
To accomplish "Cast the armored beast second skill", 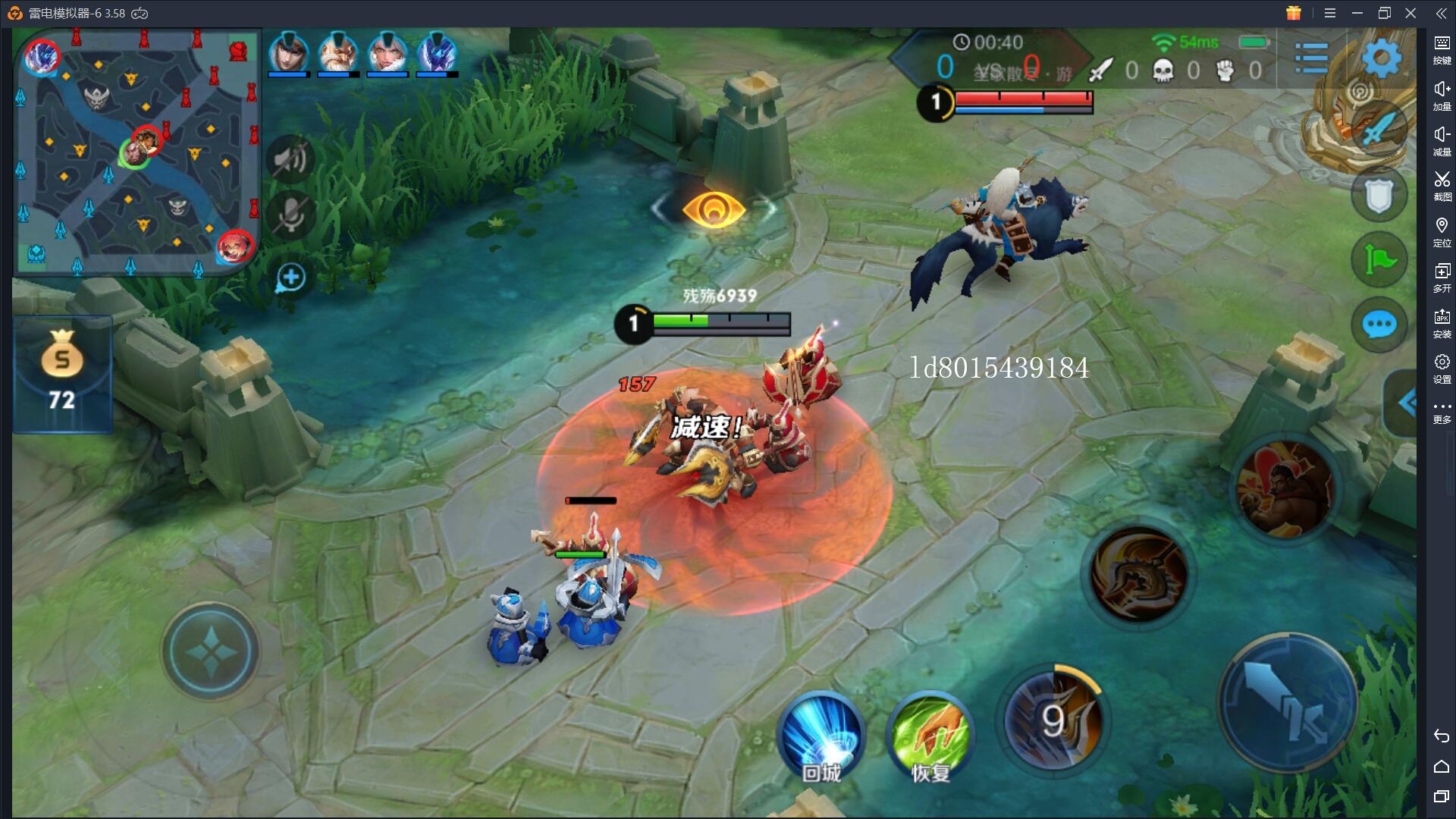I will click(x=1137, y=574).
